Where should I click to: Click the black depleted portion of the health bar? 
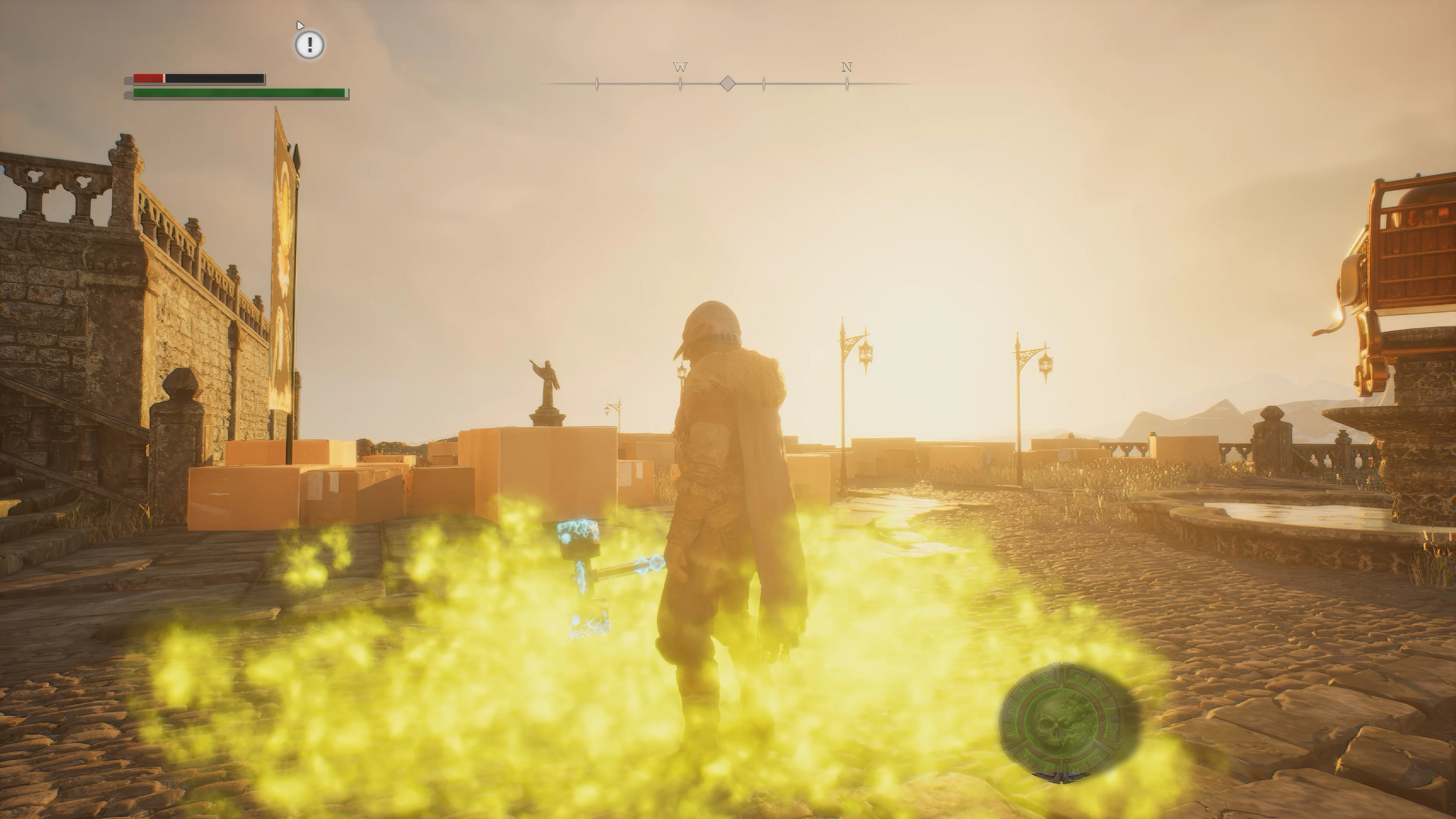[x=215, y=77]
